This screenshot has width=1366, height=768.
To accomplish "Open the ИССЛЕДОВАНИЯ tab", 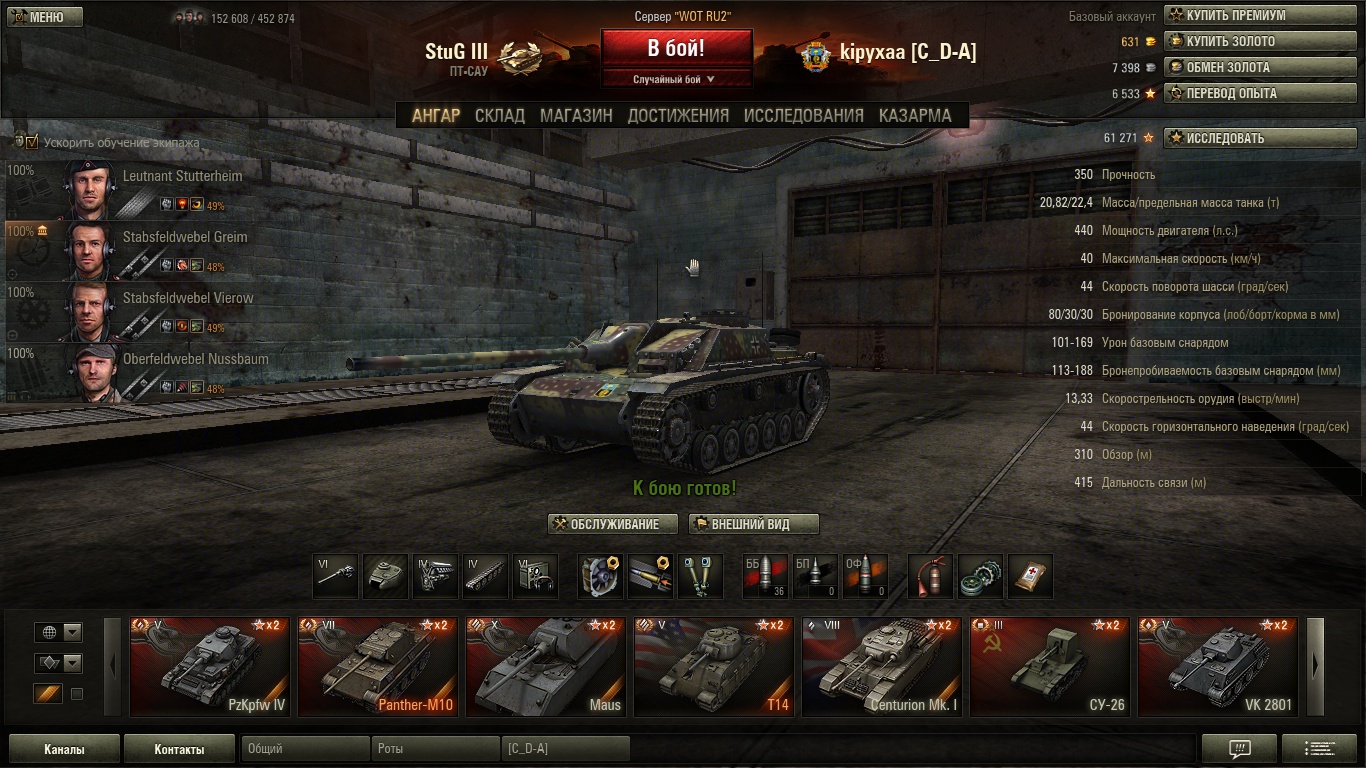I will 803,115.
